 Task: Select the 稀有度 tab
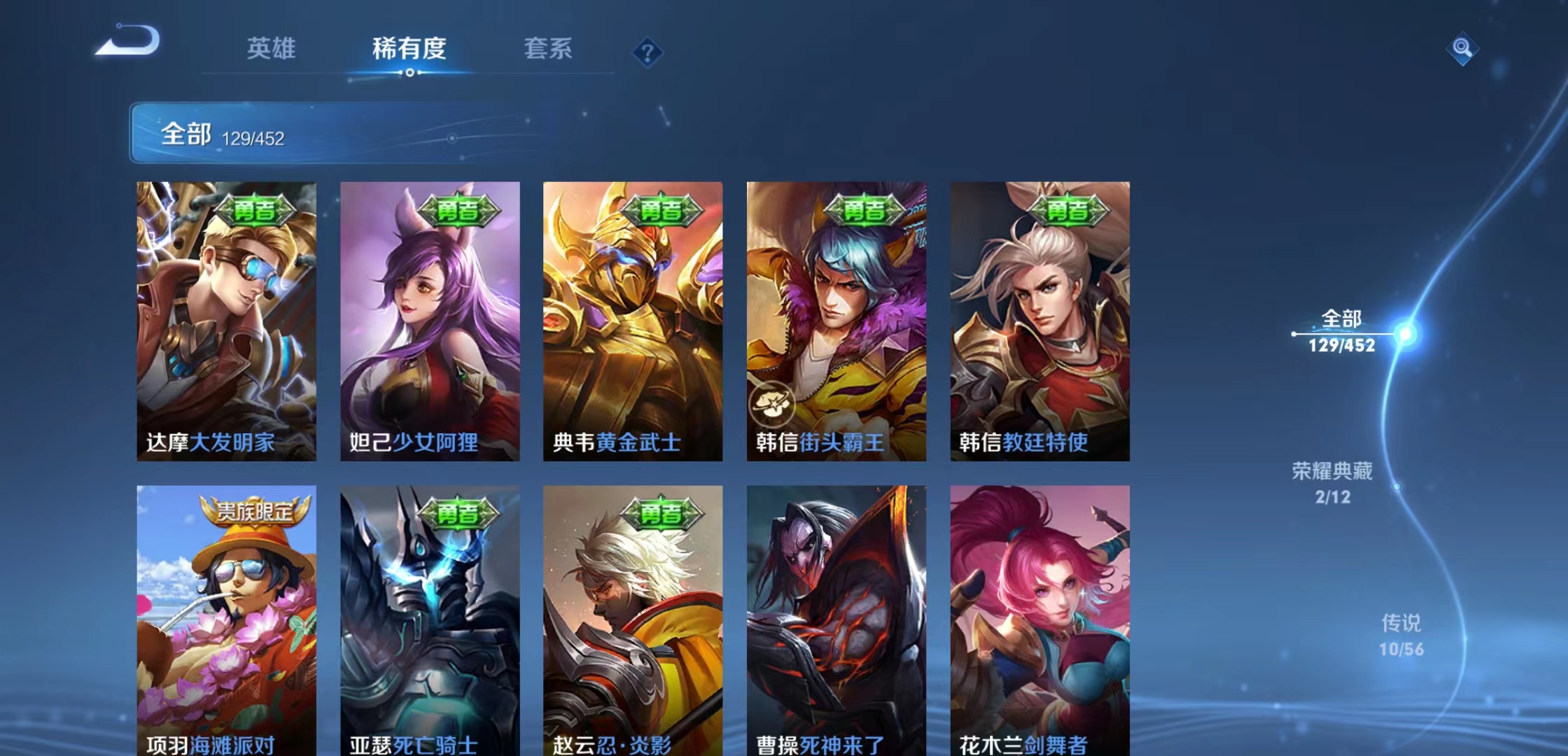408,49
